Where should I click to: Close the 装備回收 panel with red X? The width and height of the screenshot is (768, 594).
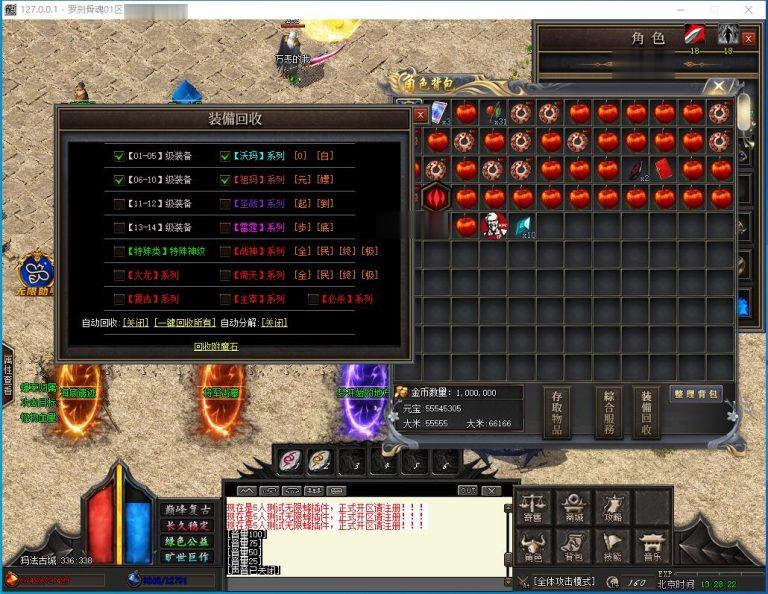[x=421, y=115]
